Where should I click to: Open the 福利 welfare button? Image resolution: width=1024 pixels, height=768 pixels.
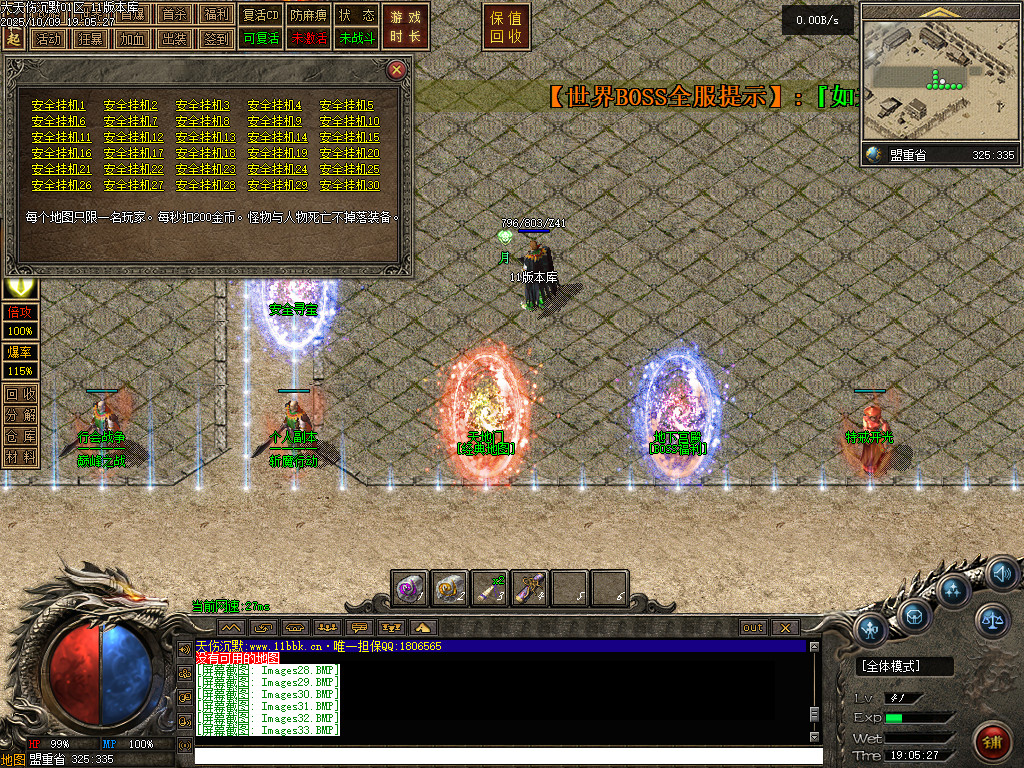[x=216, y=15]
